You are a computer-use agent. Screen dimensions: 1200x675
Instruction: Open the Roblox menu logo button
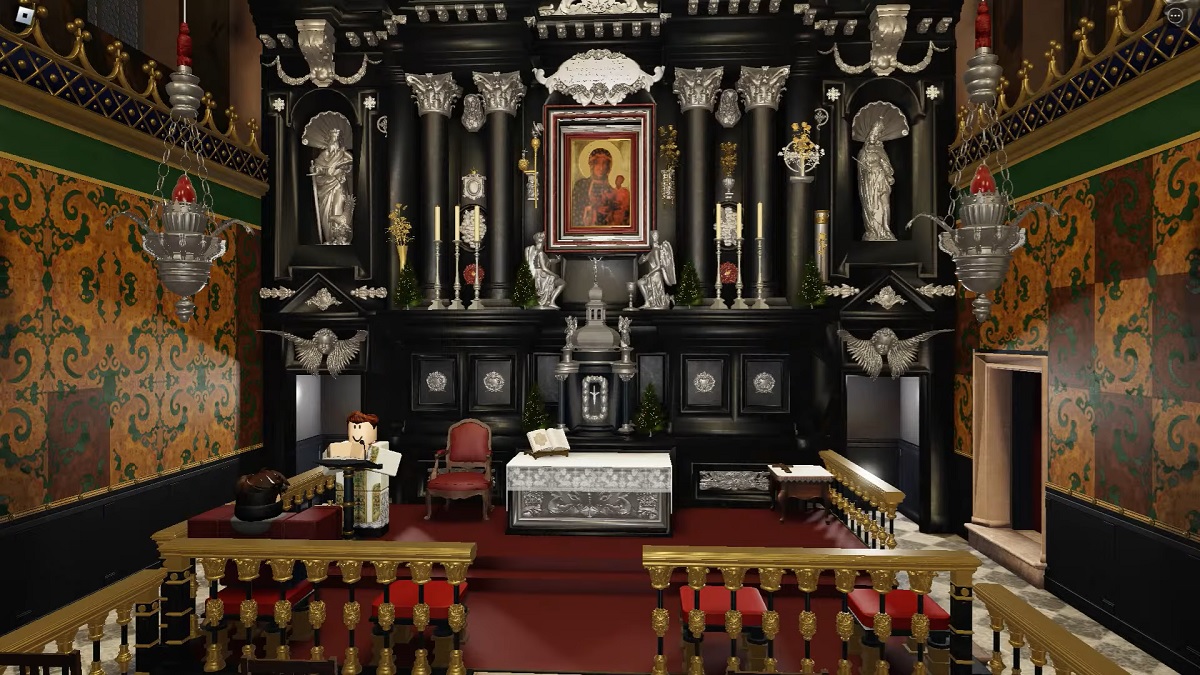pos(24,16)
